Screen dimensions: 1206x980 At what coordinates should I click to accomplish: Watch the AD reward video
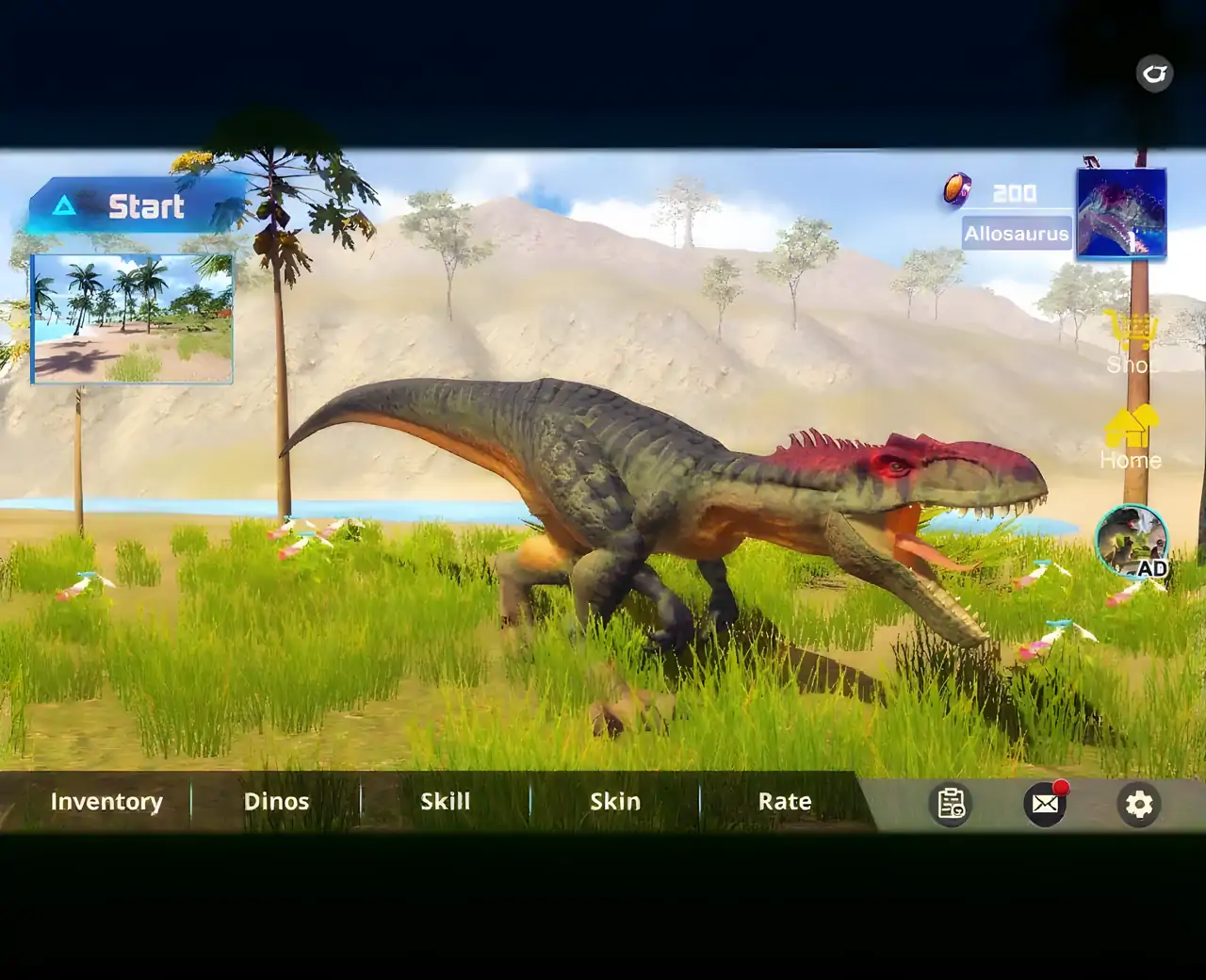click(x=1132, y=541)
